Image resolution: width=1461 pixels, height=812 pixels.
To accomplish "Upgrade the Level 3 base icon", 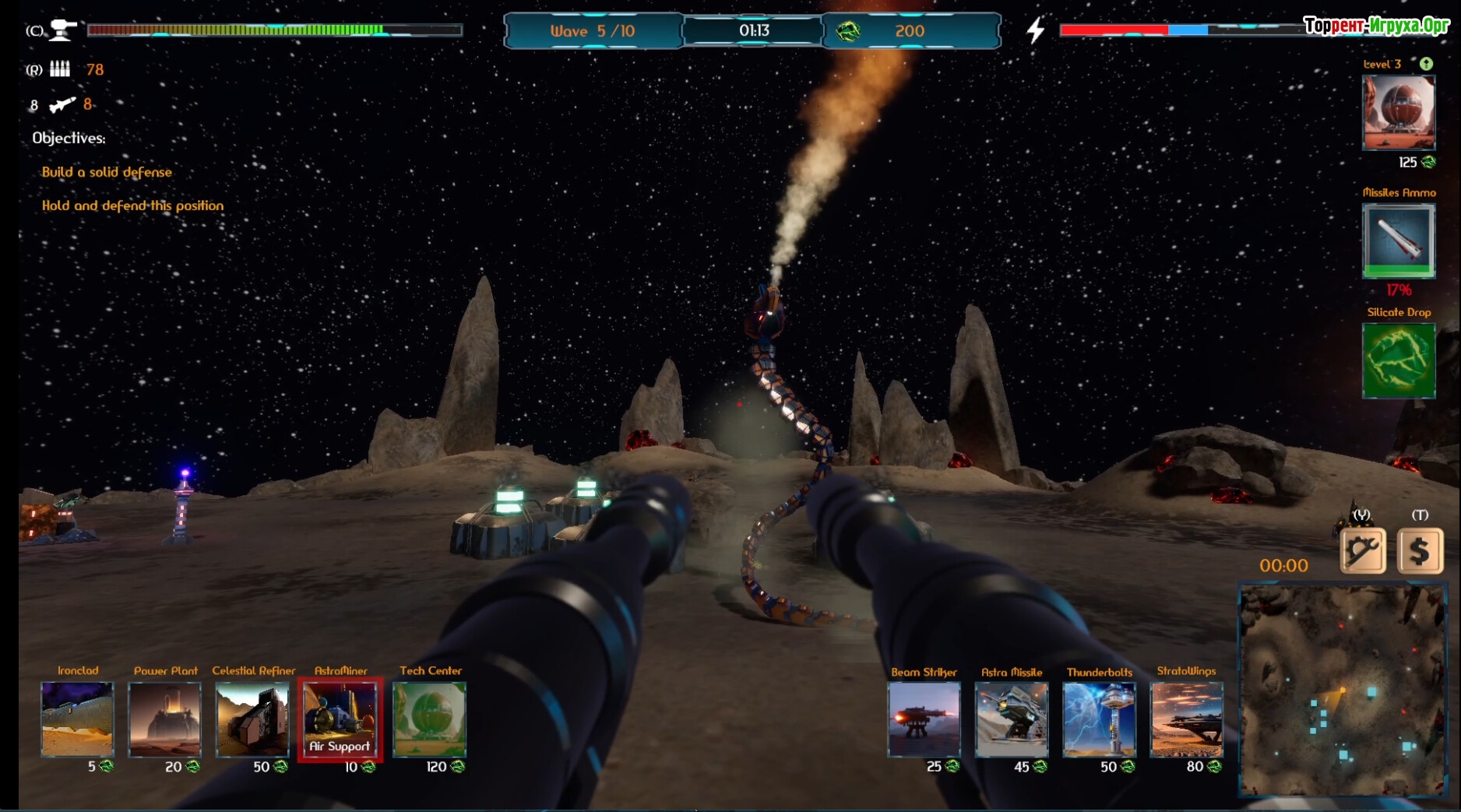I will click(x=1398, y=113).
